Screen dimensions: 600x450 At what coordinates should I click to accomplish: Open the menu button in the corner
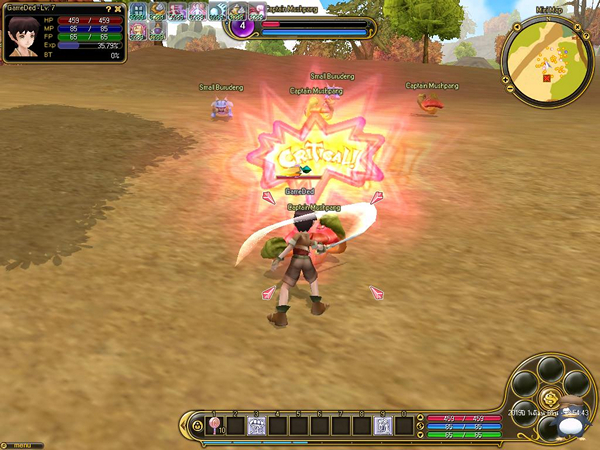point(20,443)
